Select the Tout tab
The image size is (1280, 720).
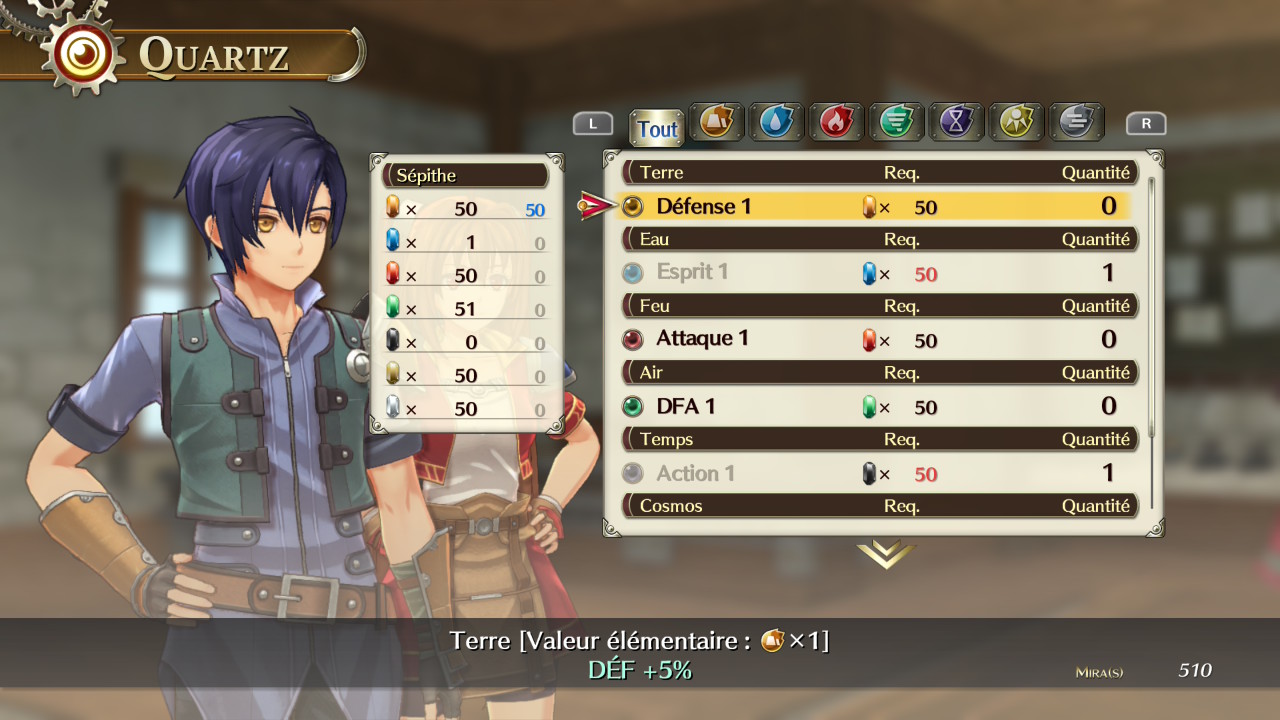coord(657,129)
